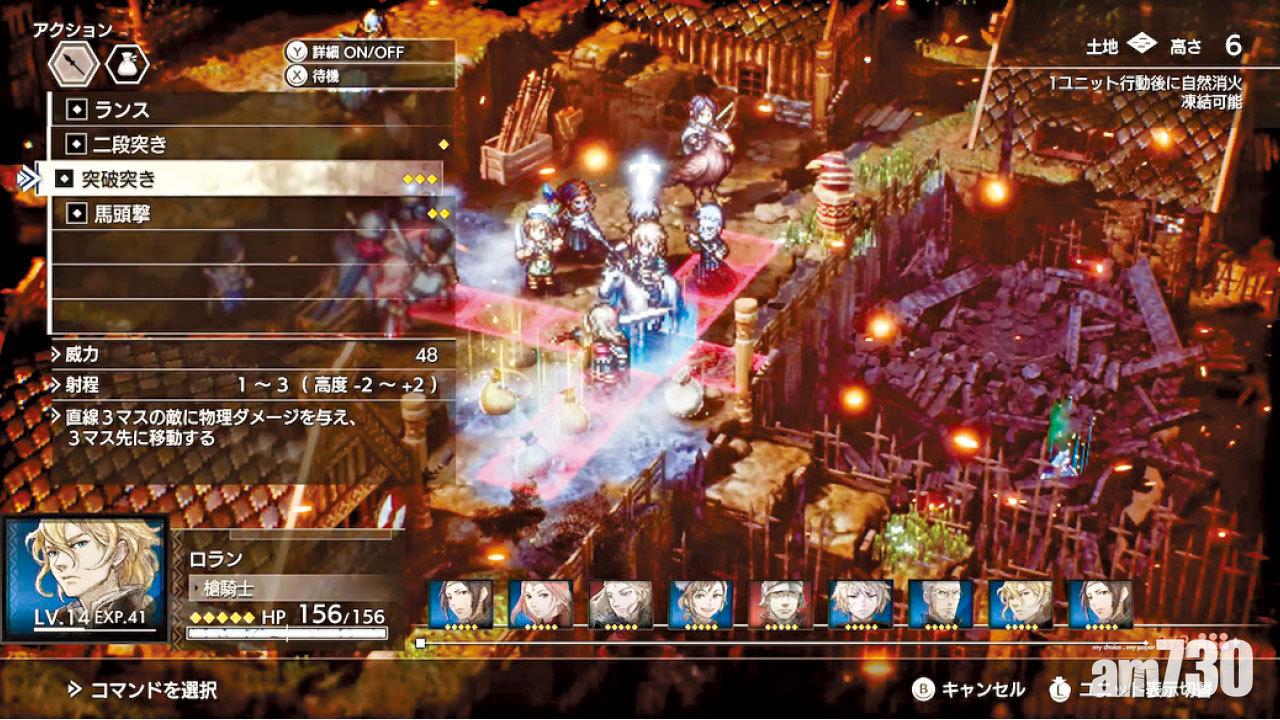1280x720 pixels.
Task: Choose the 二段突き skill
Action: tap(250, 143)
